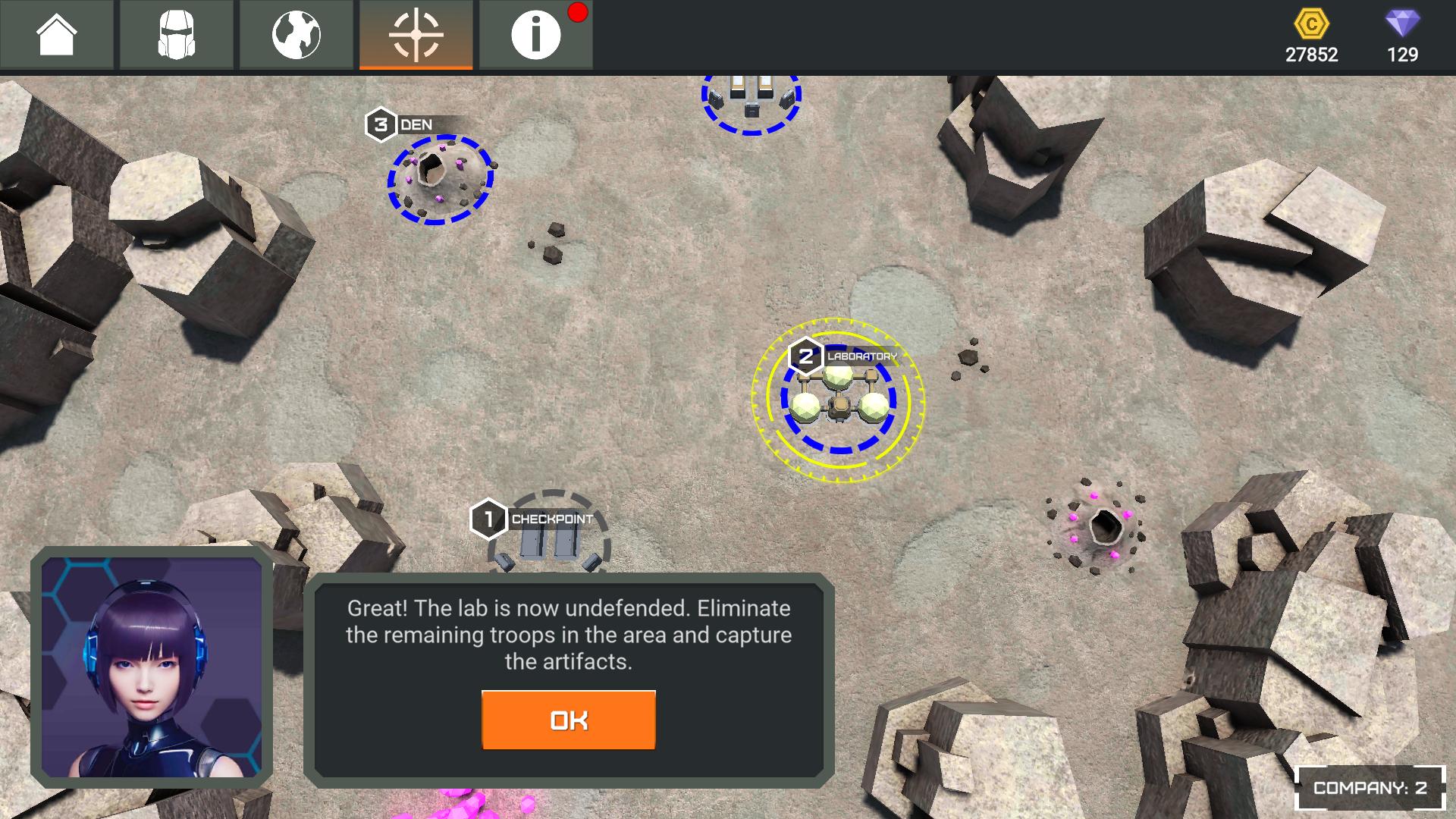Confirm the dialogue with the OK button

coord(568,720)
